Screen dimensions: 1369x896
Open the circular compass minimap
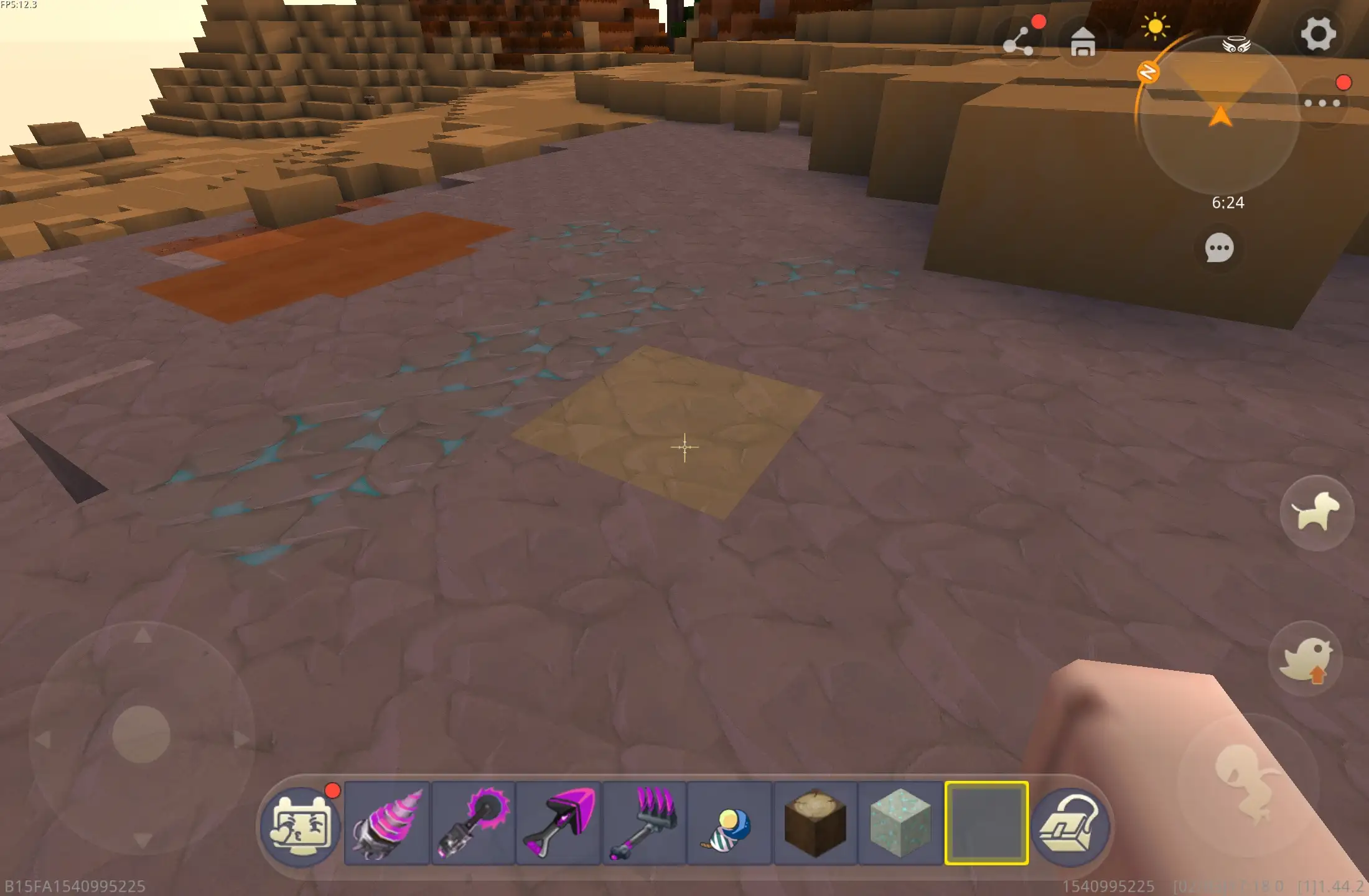point(1220,115)
